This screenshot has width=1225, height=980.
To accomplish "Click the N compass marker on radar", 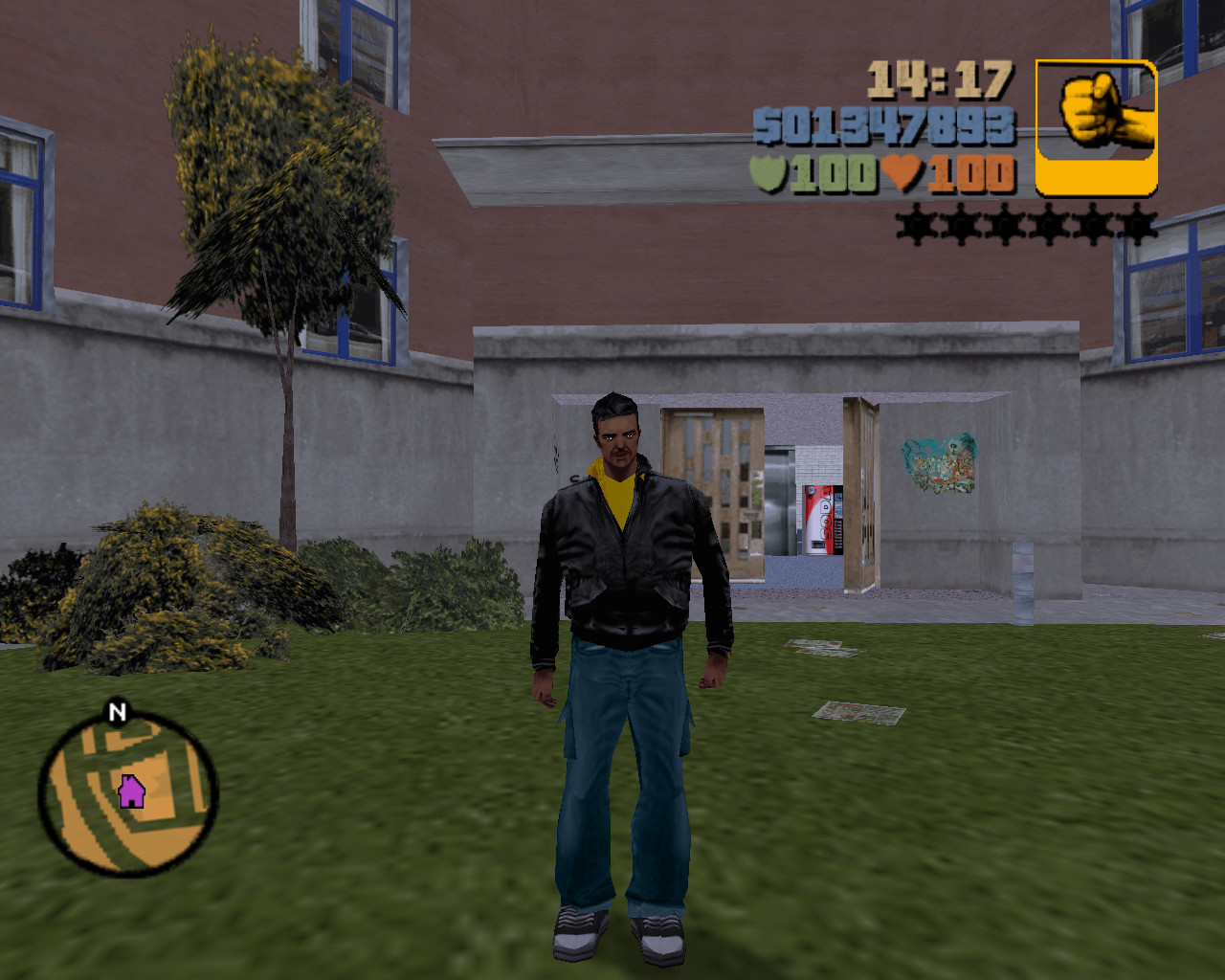I will click(x=117, y=711).
